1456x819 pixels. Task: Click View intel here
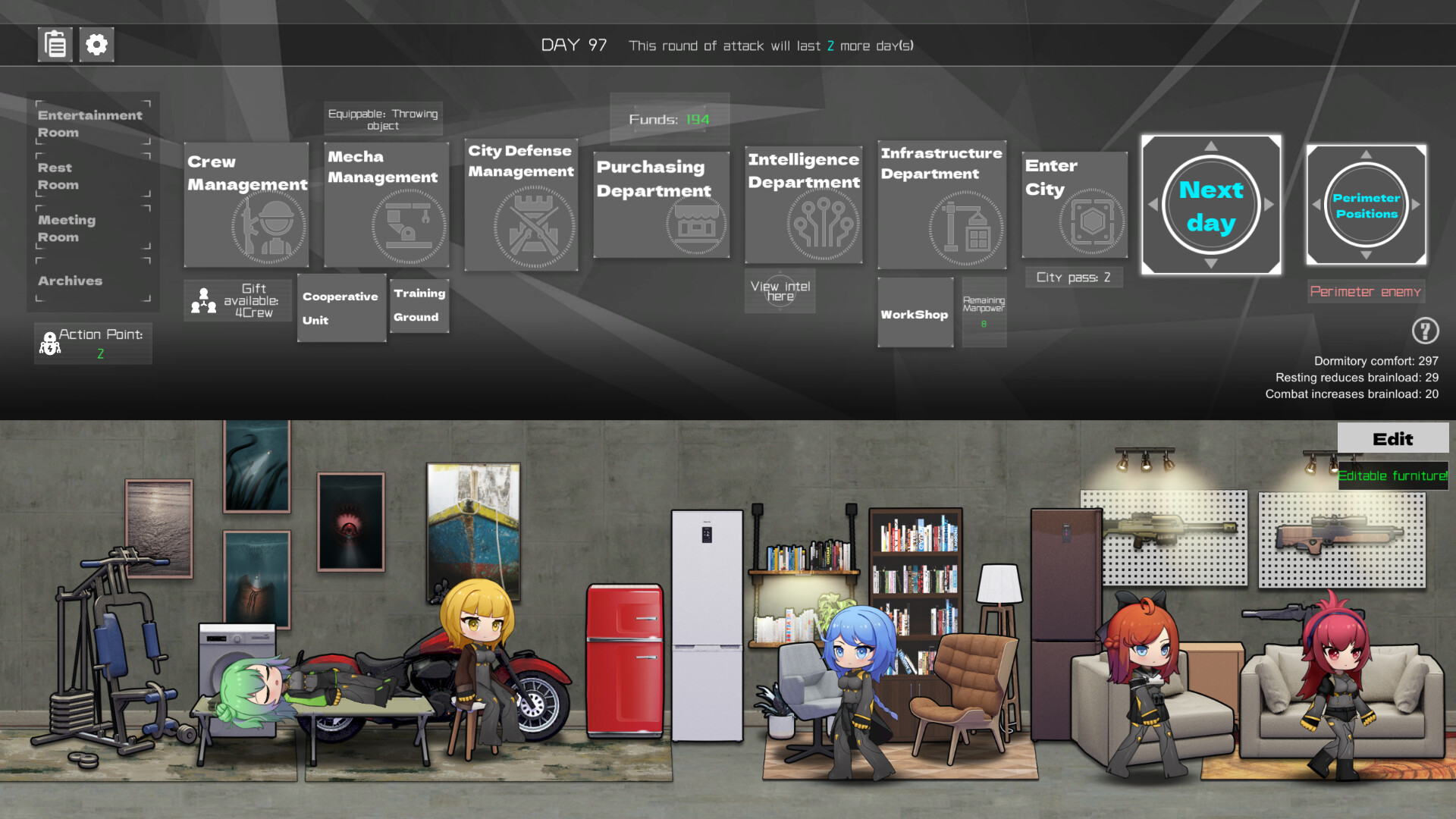780,290
